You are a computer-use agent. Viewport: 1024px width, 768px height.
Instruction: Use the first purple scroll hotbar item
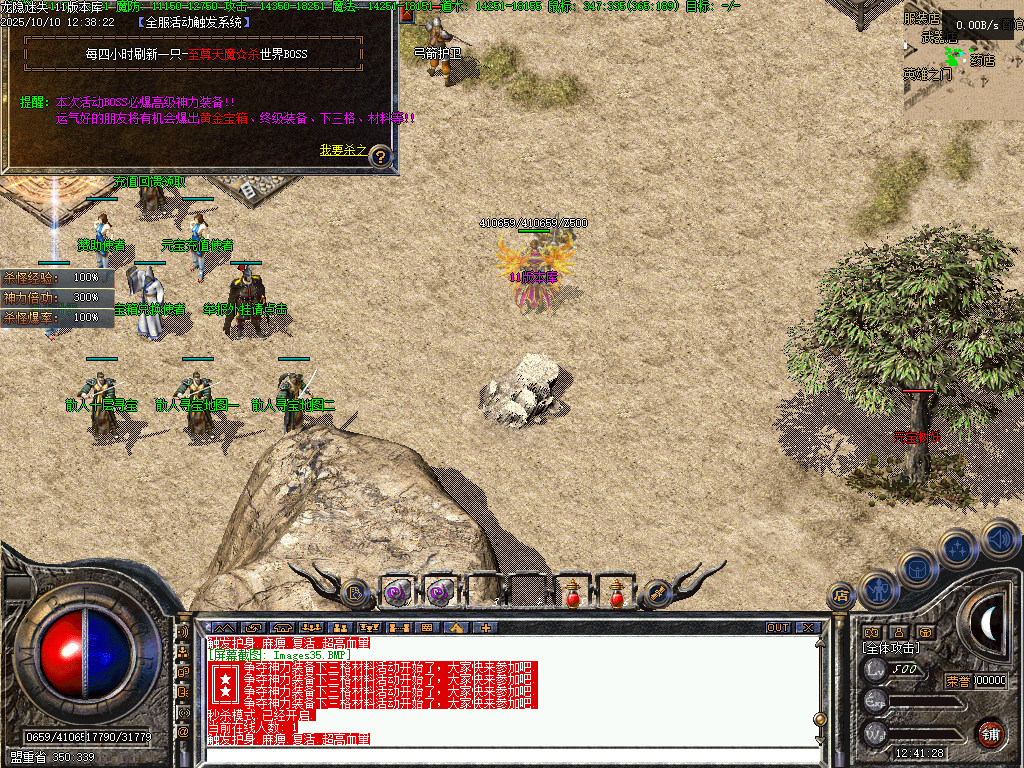click(397, 593)
